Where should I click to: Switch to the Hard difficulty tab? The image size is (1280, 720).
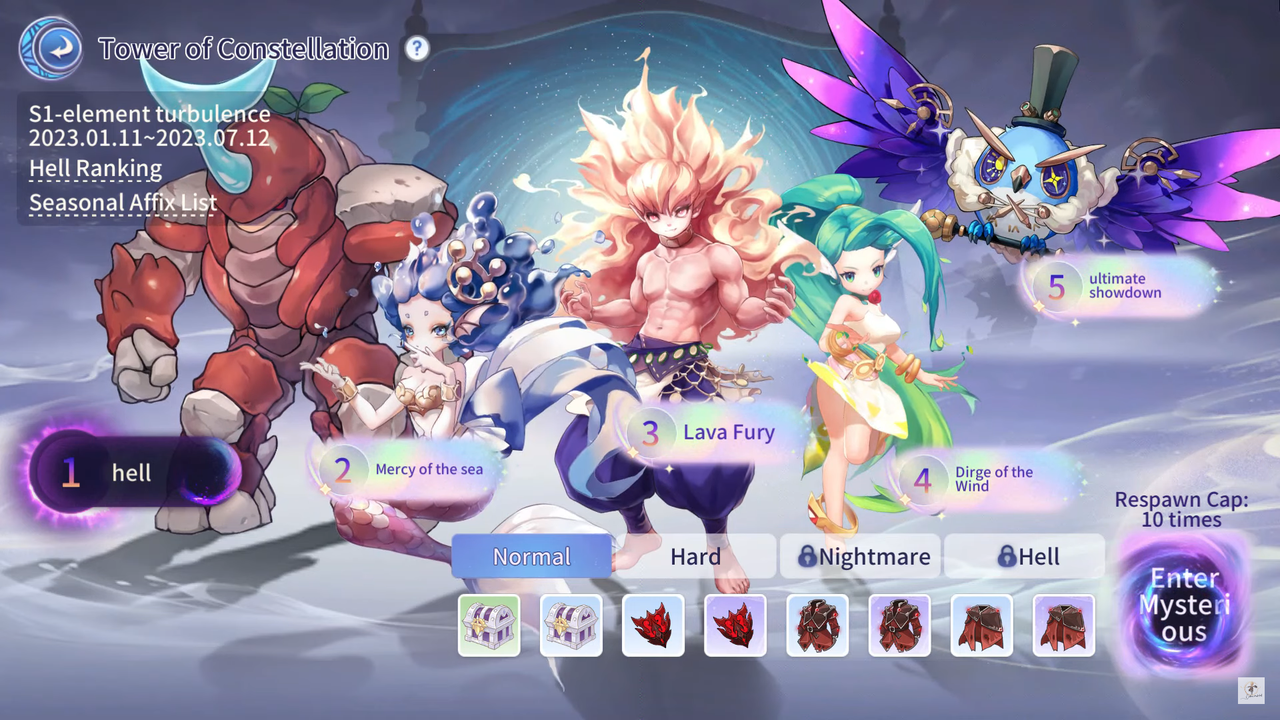695,556
